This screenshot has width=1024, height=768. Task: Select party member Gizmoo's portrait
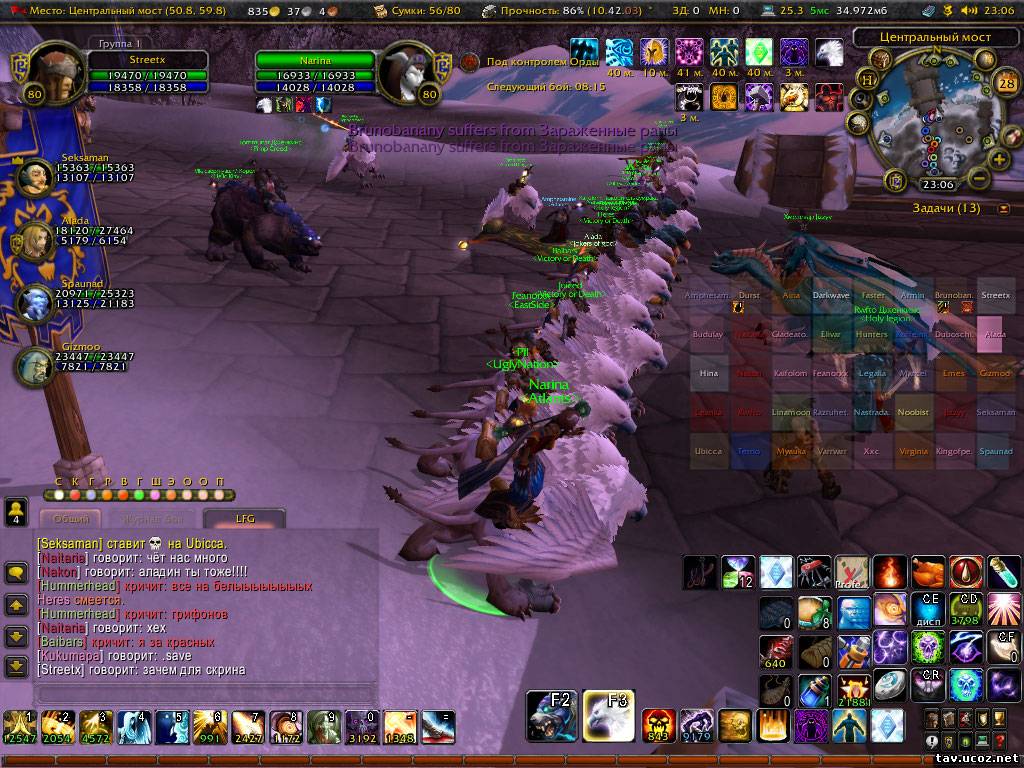33,365
